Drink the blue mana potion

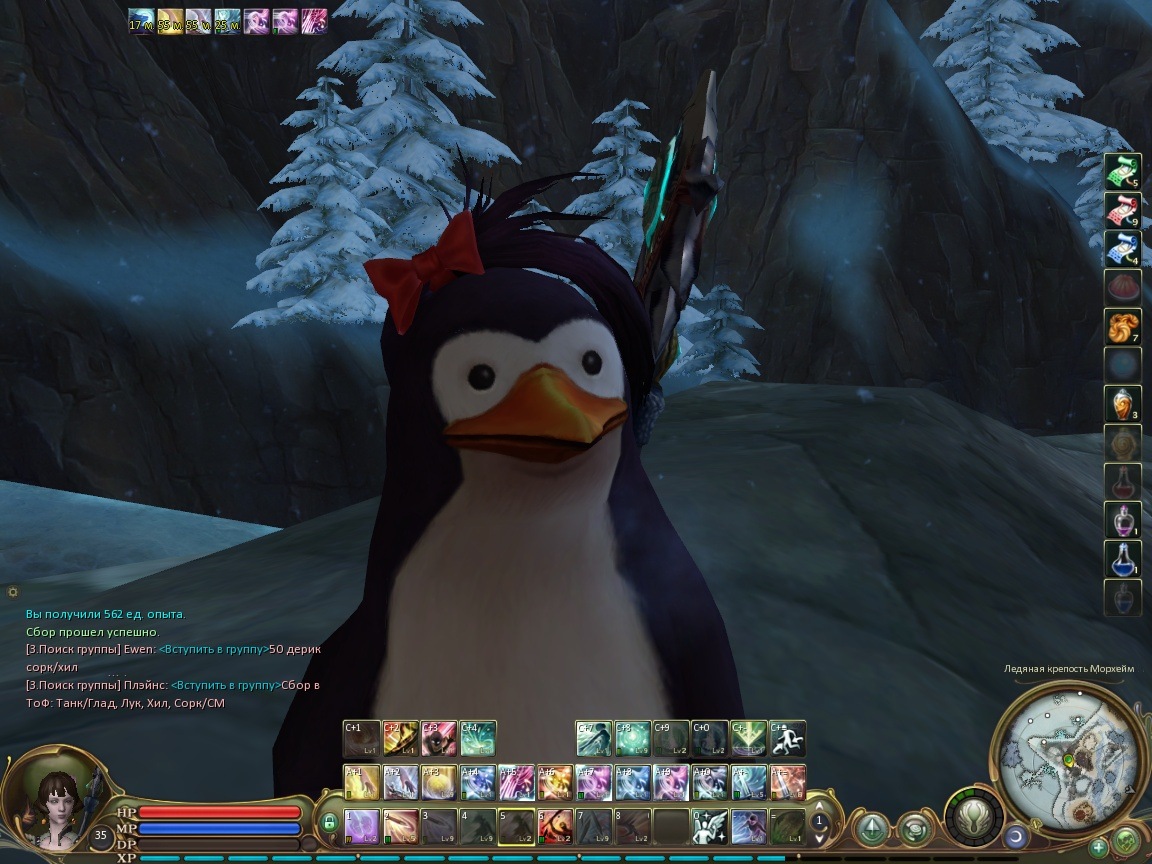click(1122, 559)
